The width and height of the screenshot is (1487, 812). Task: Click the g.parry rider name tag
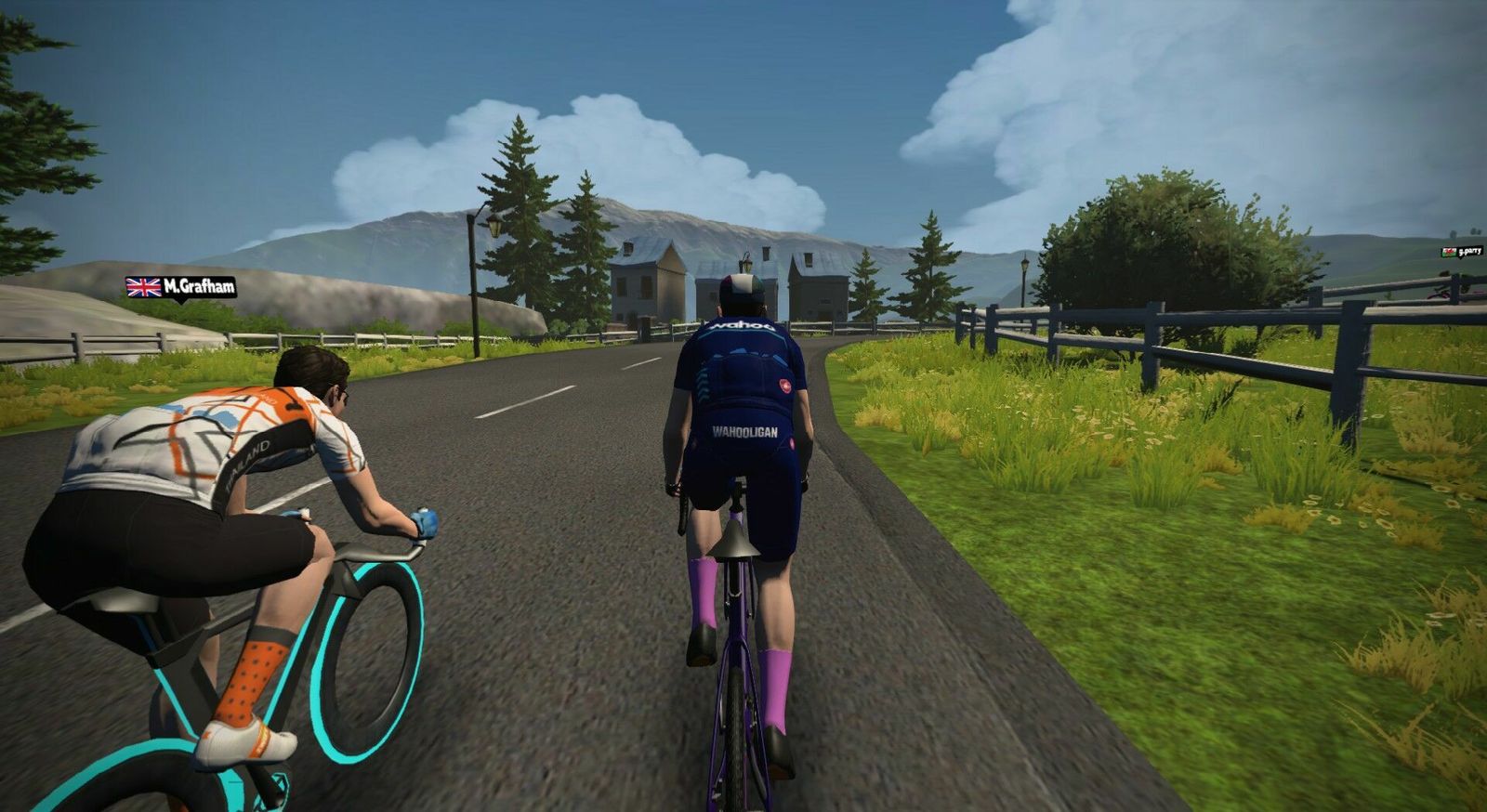click(x=1461, y=252)
